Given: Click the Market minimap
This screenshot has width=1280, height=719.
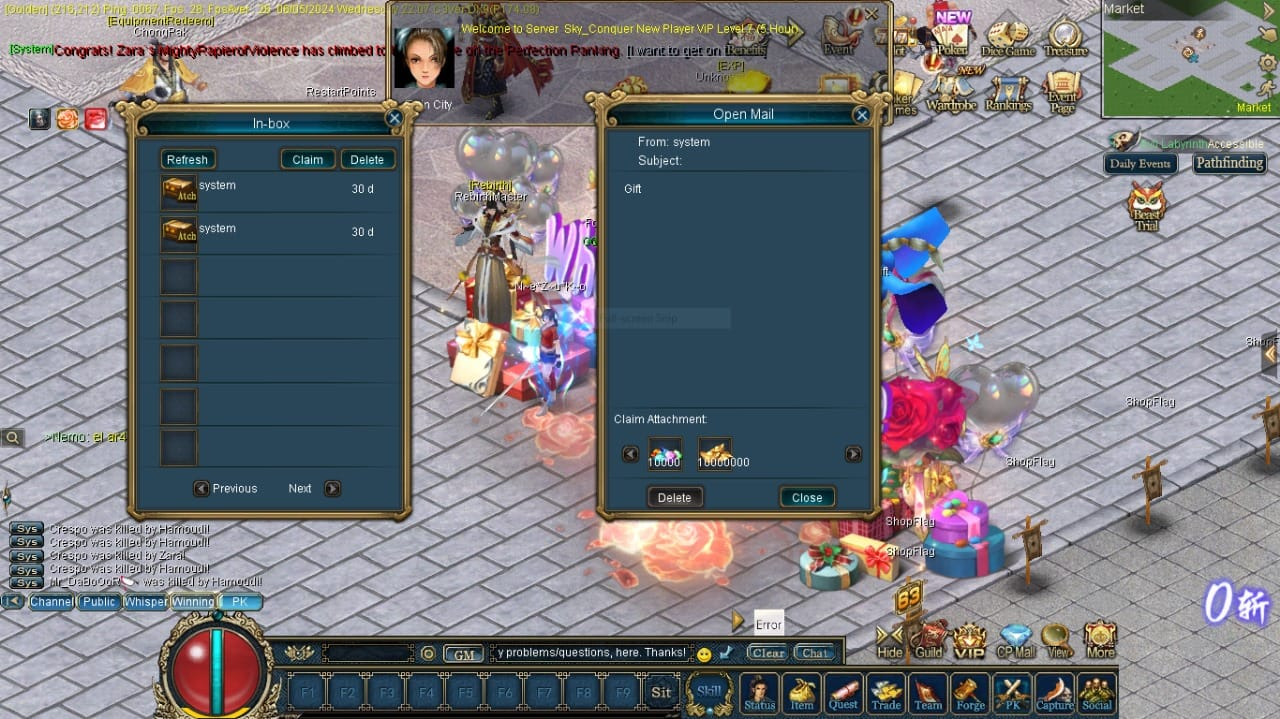Looking at the screenshot, I should click(x=1190, y=58).
